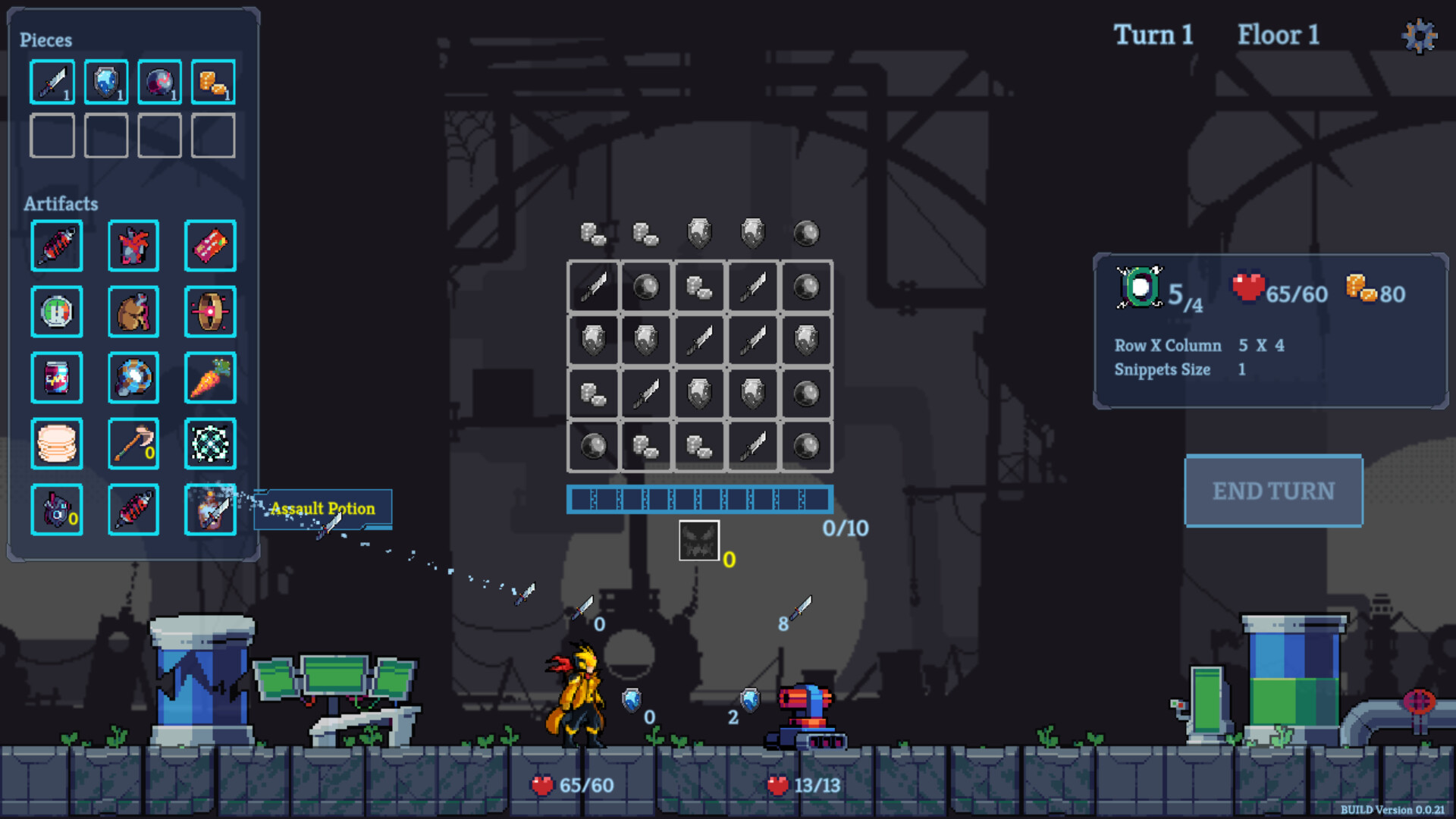Click the Assault Potion artifact
This screenshot has width=1456, height=819.
[x=211, y=510]
